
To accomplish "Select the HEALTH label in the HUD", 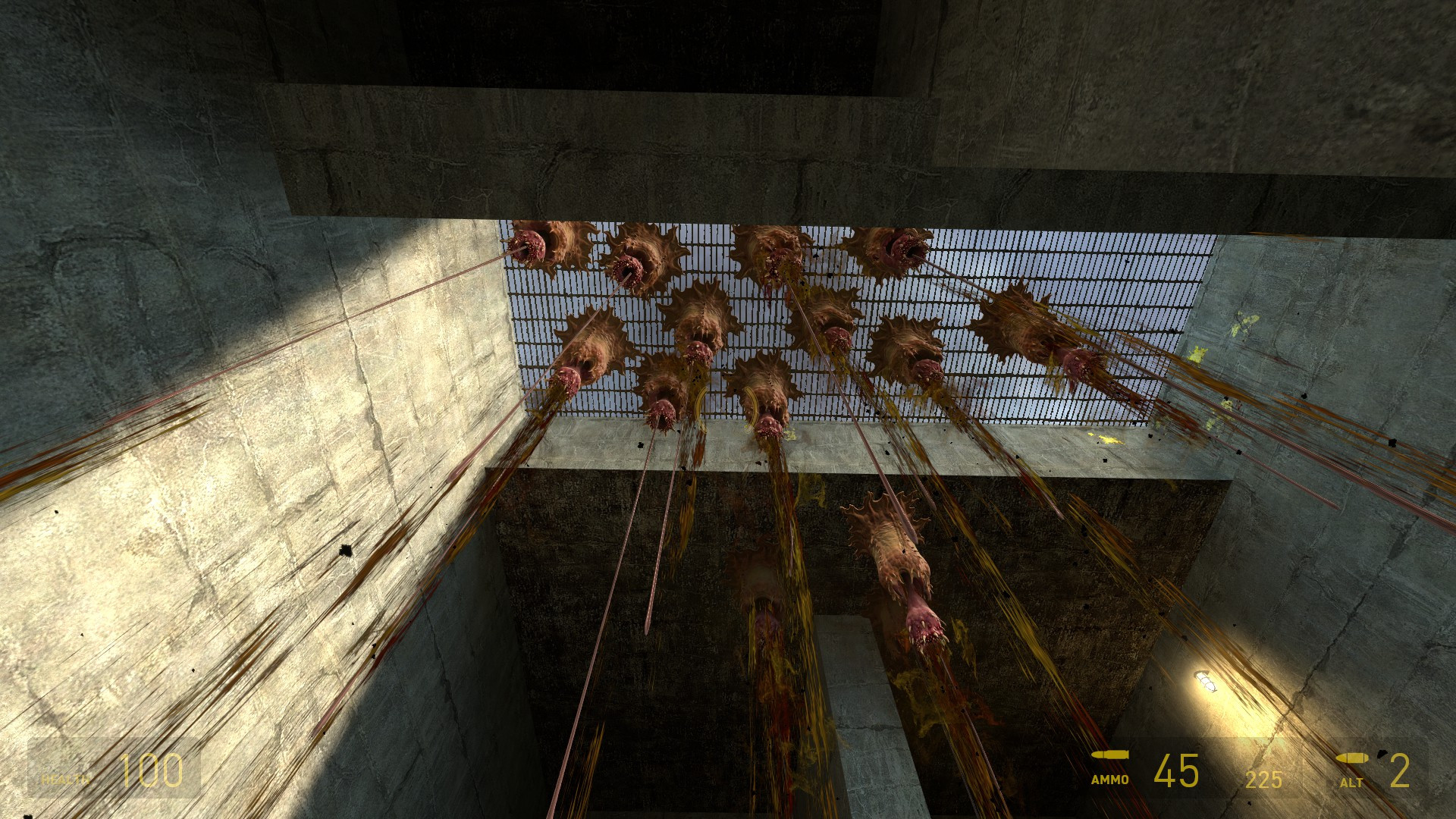I will [65, 779].
